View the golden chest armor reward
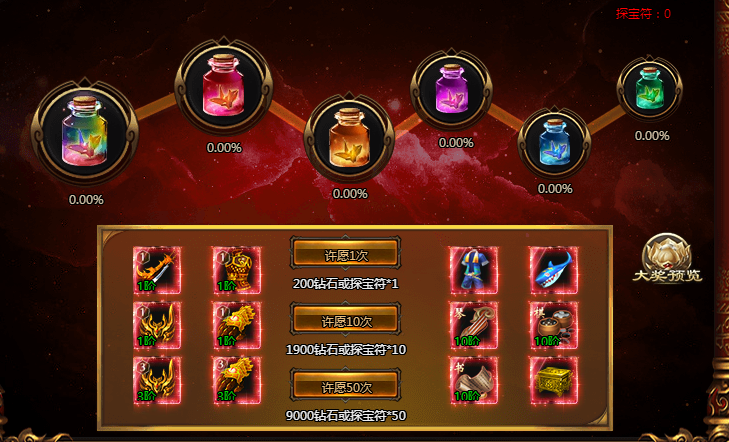The width and height of the screenshot is (729, 442). 237,270
